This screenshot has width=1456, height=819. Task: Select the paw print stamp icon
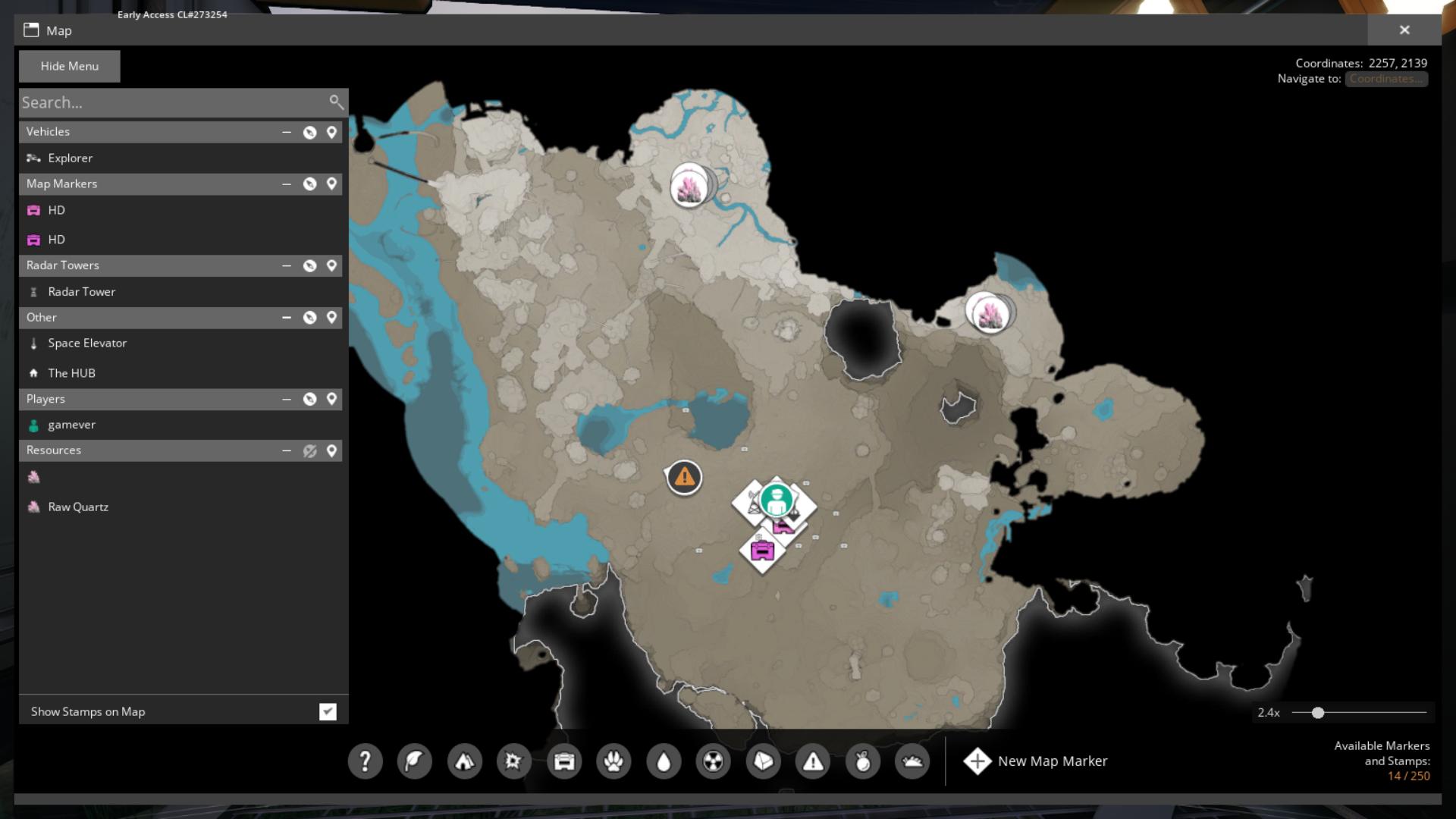point(614,761)
